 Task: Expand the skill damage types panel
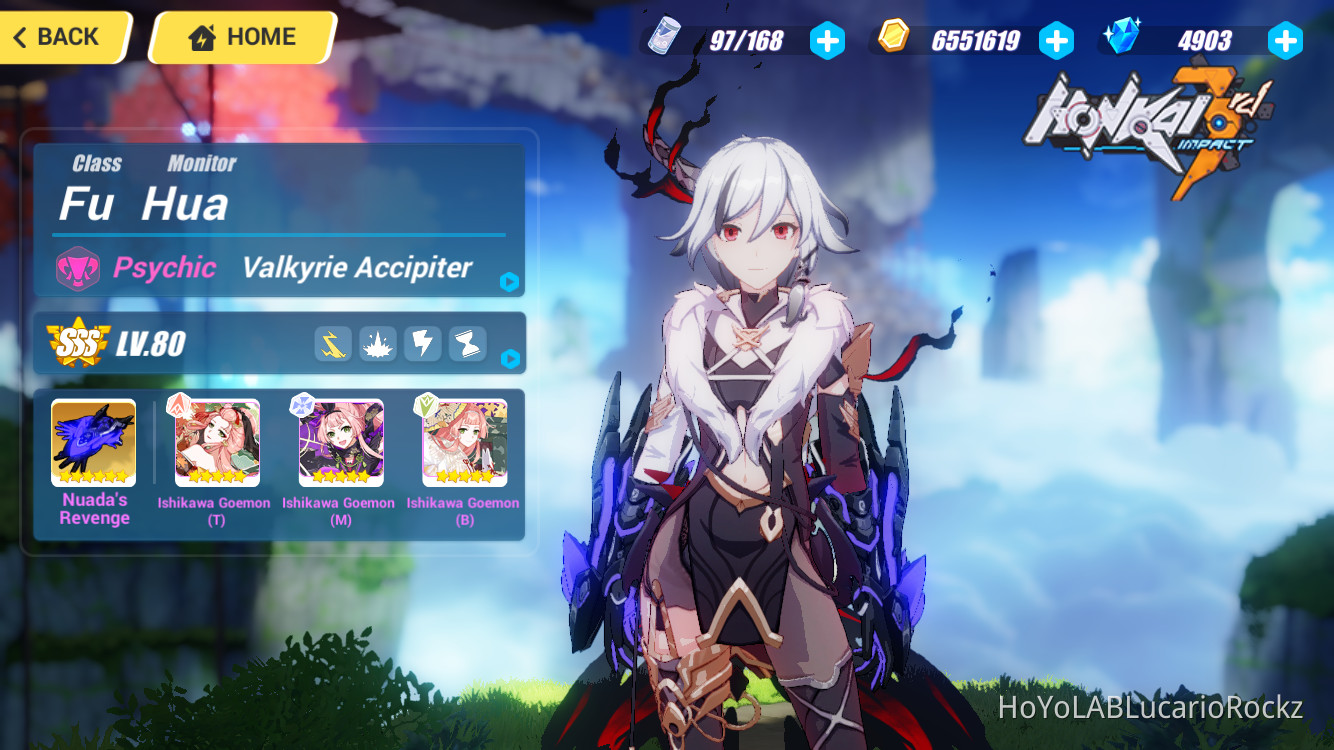(510, 361)
